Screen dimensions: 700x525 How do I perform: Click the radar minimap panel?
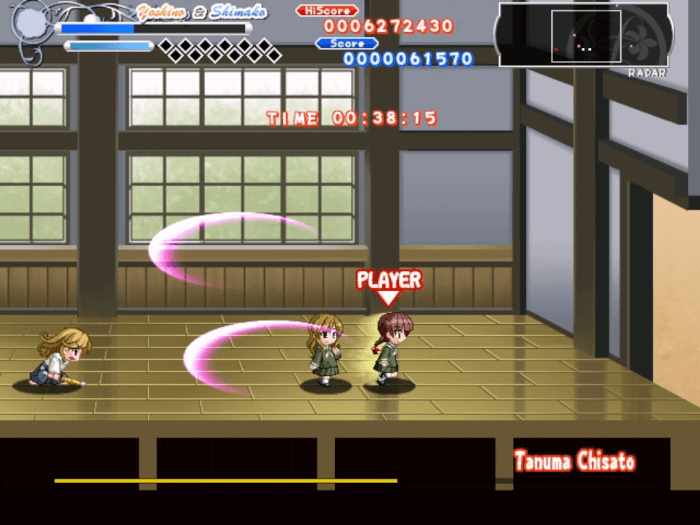pos(583,35)
